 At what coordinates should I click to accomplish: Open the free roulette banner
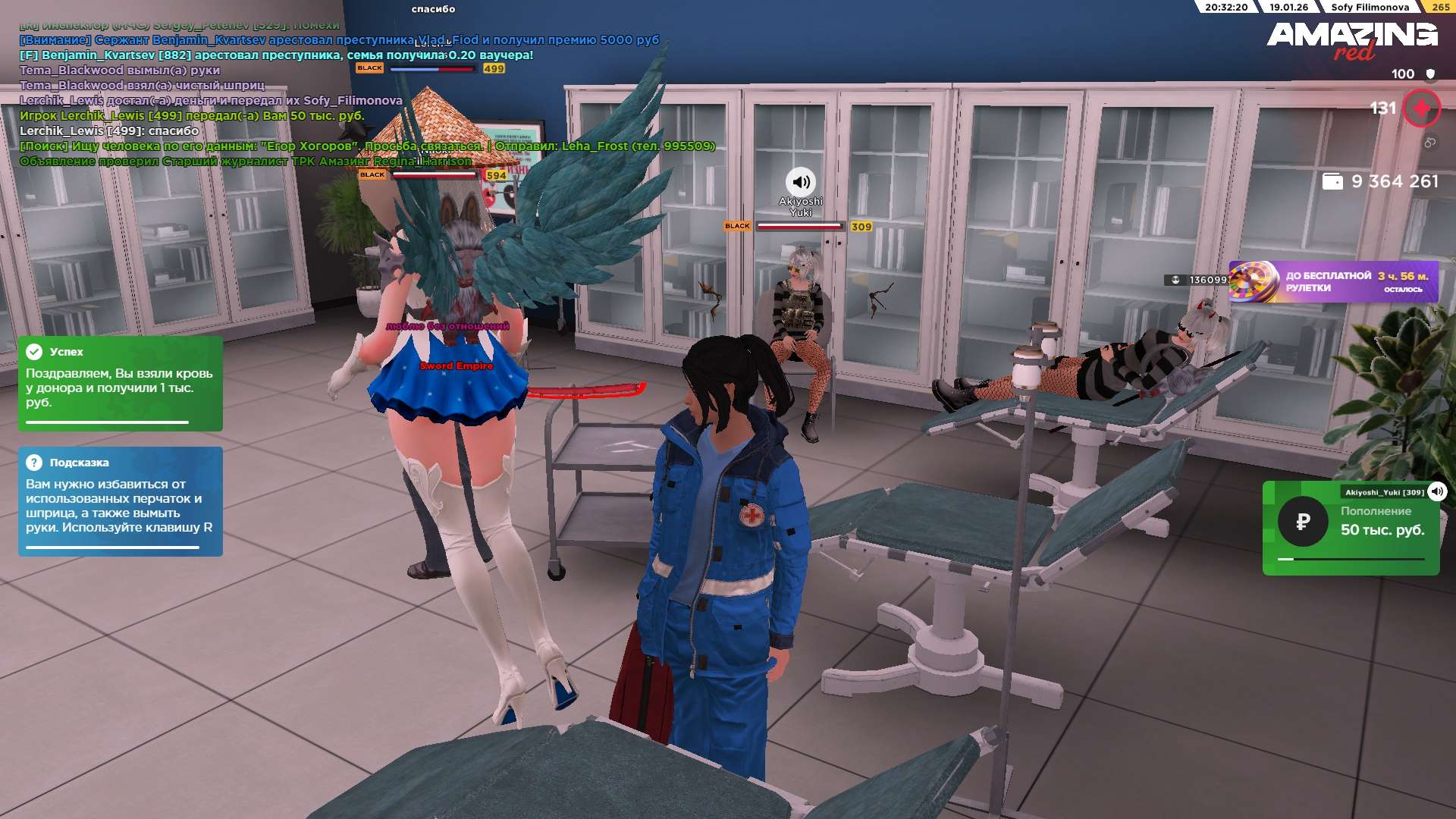1333,281
